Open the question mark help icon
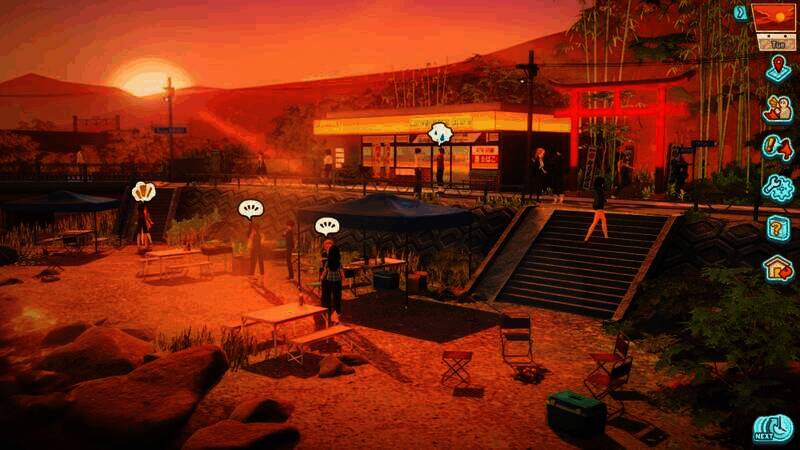 [x=778, y=228]
